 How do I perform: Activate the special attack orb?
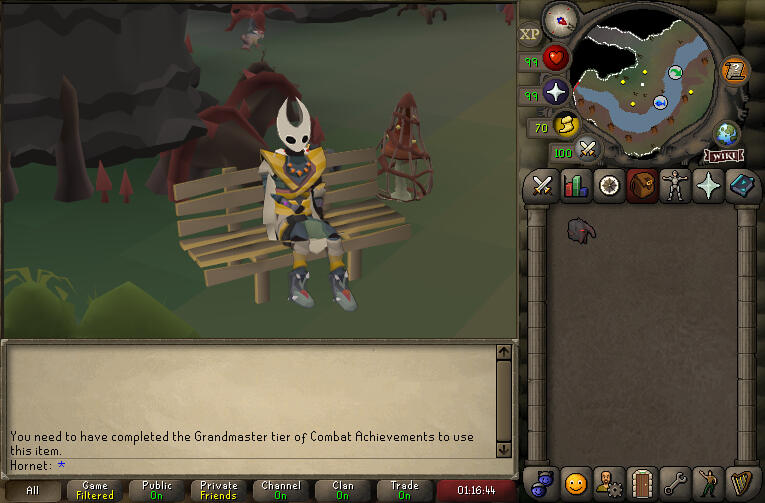click(588, 150)
